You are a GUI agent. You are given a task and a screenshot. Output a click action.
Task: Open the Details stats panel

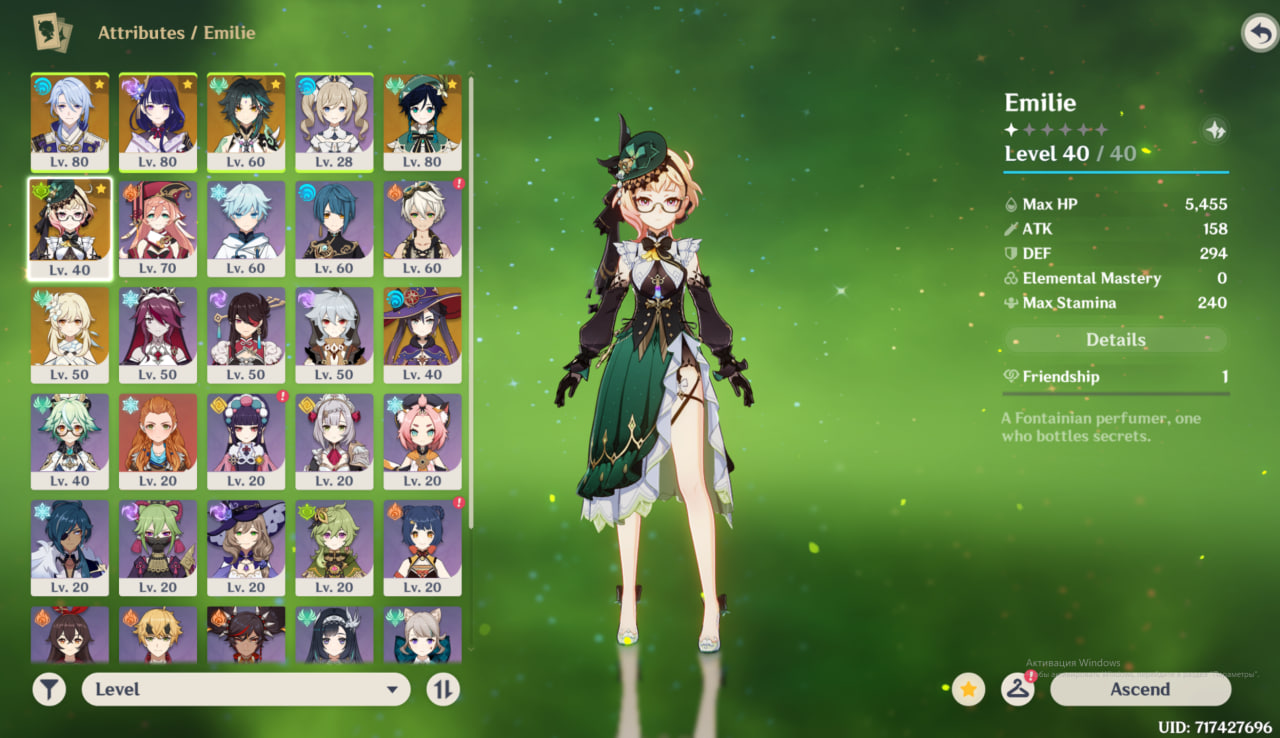[x=1115, y=340]
